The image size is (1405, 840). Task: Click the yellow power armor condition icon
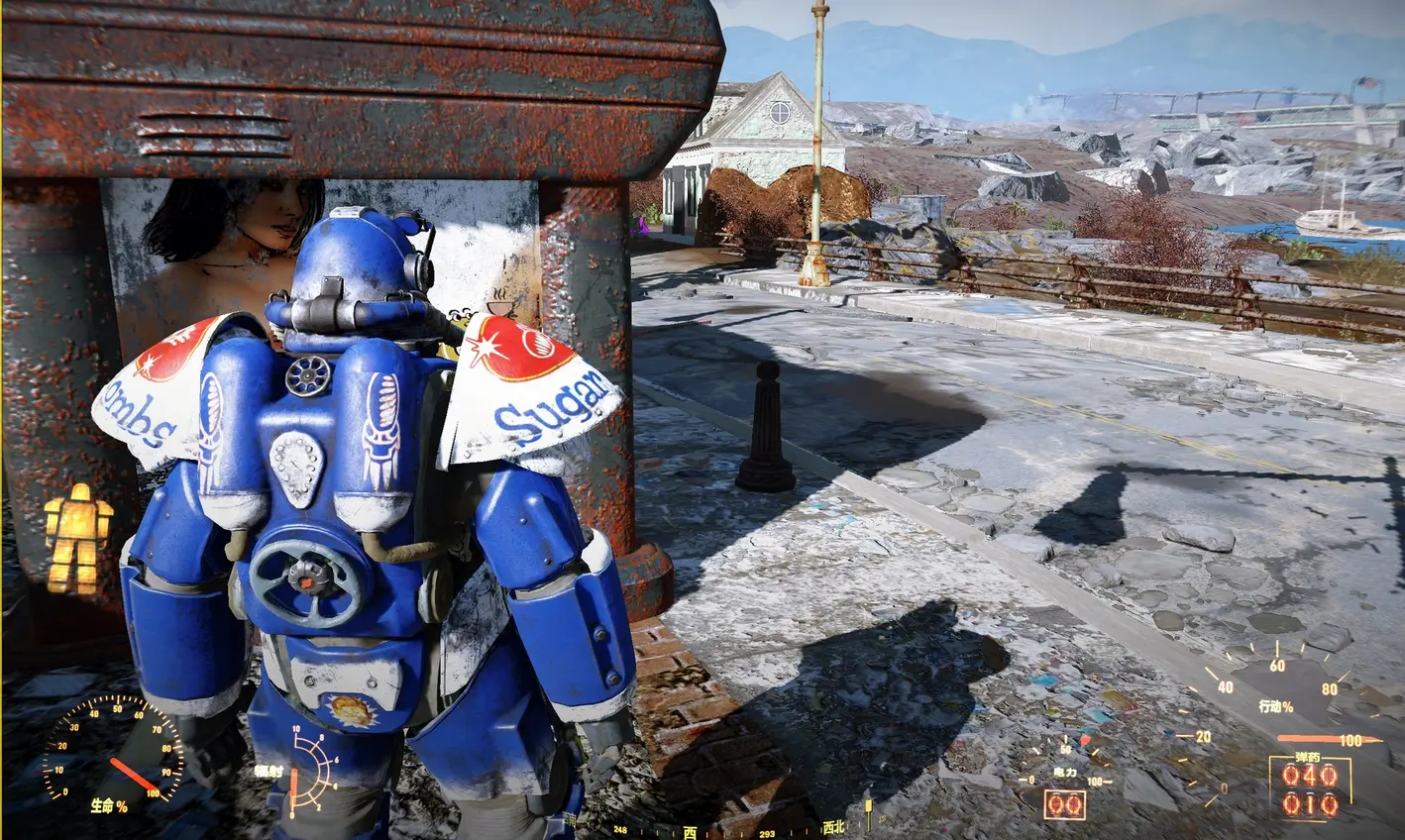(x=77, y=538)
